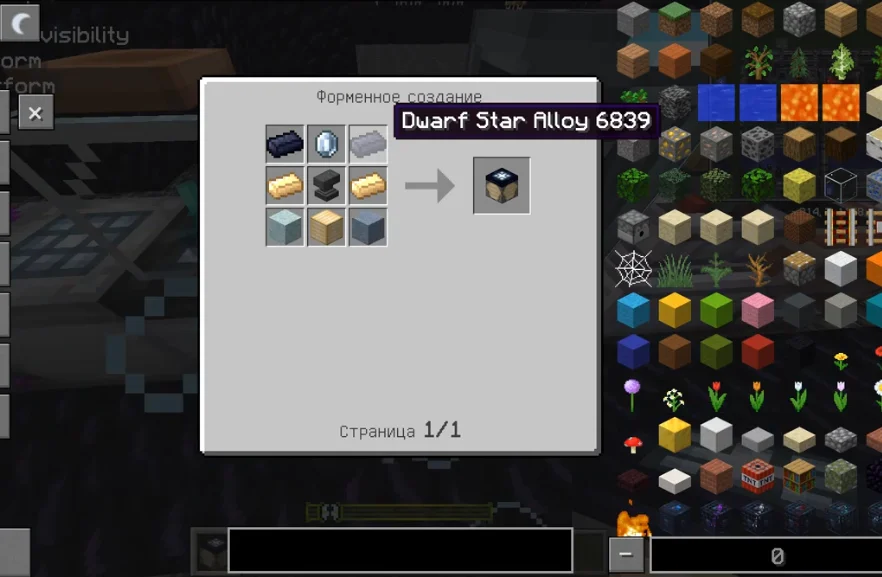
Task: Focus the search bar below the recipe
Action: click(x=400, y=551)
